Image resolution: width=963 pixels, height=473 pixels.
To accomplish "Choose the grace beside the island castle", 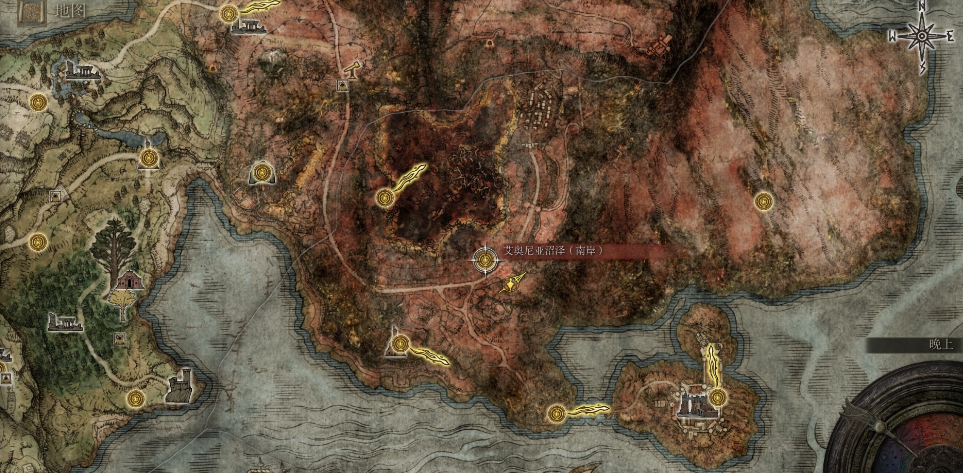I will (x=717, y=397).
